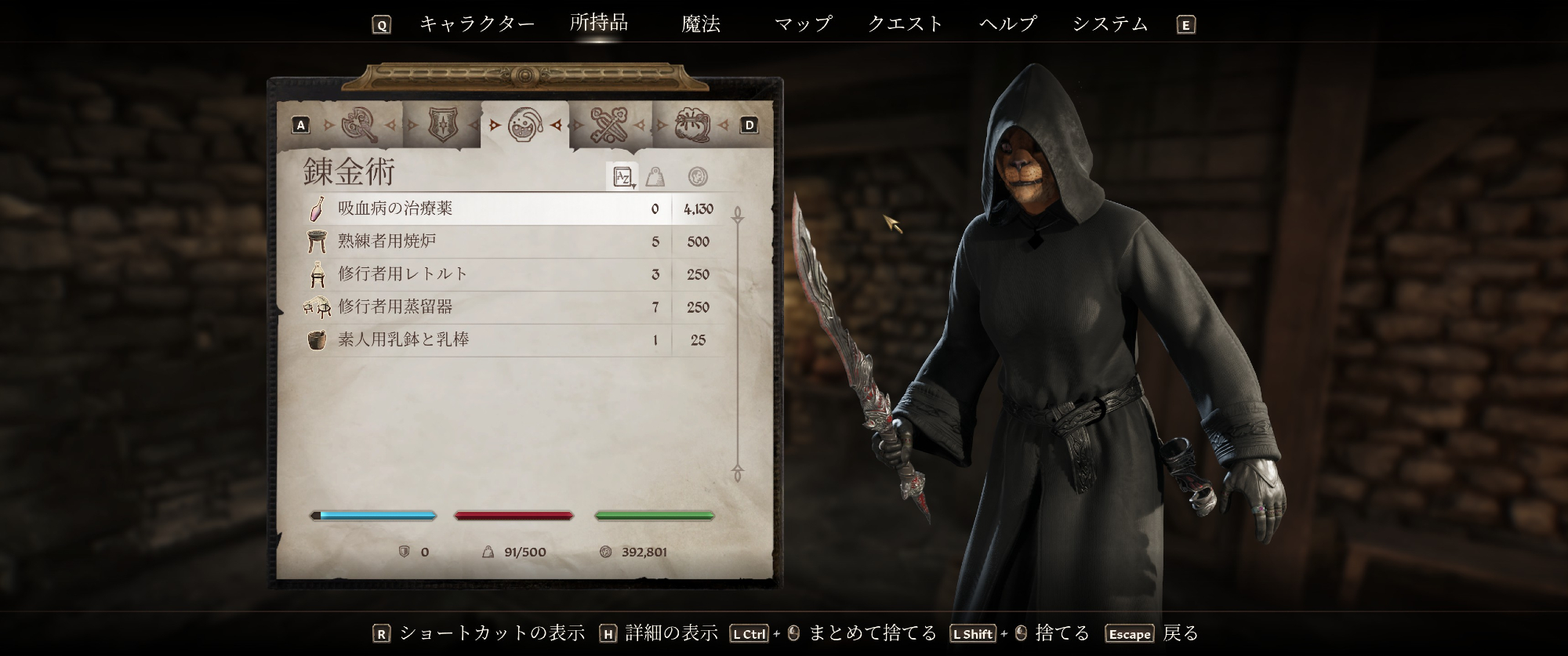This screenshot has width=1568, height=656.
Task: Sort inventory by the coin value icon
Action: 697,177
